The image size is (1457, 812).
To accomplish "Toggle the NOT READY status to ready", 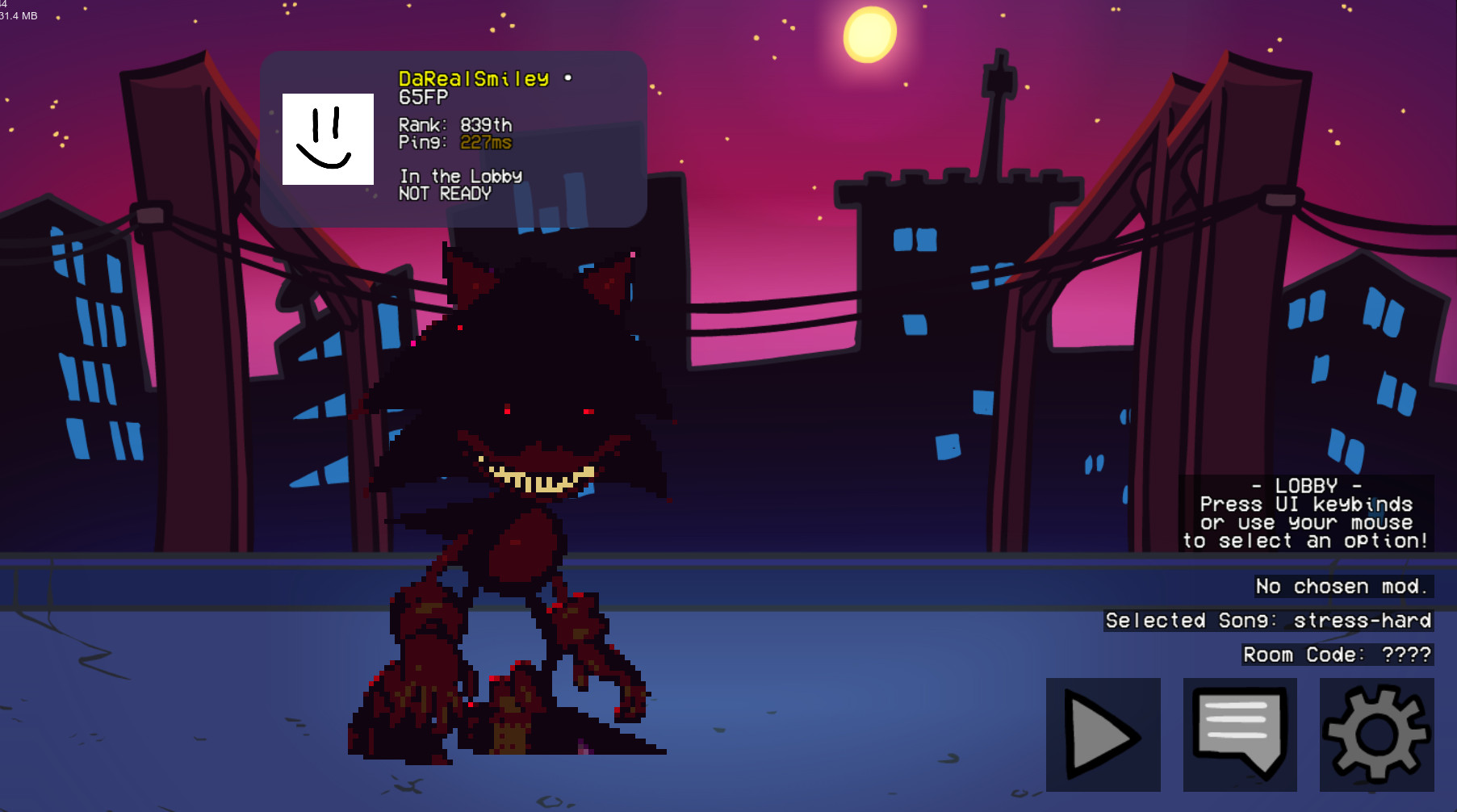I will pyautogui.click(x=445, y=193).
